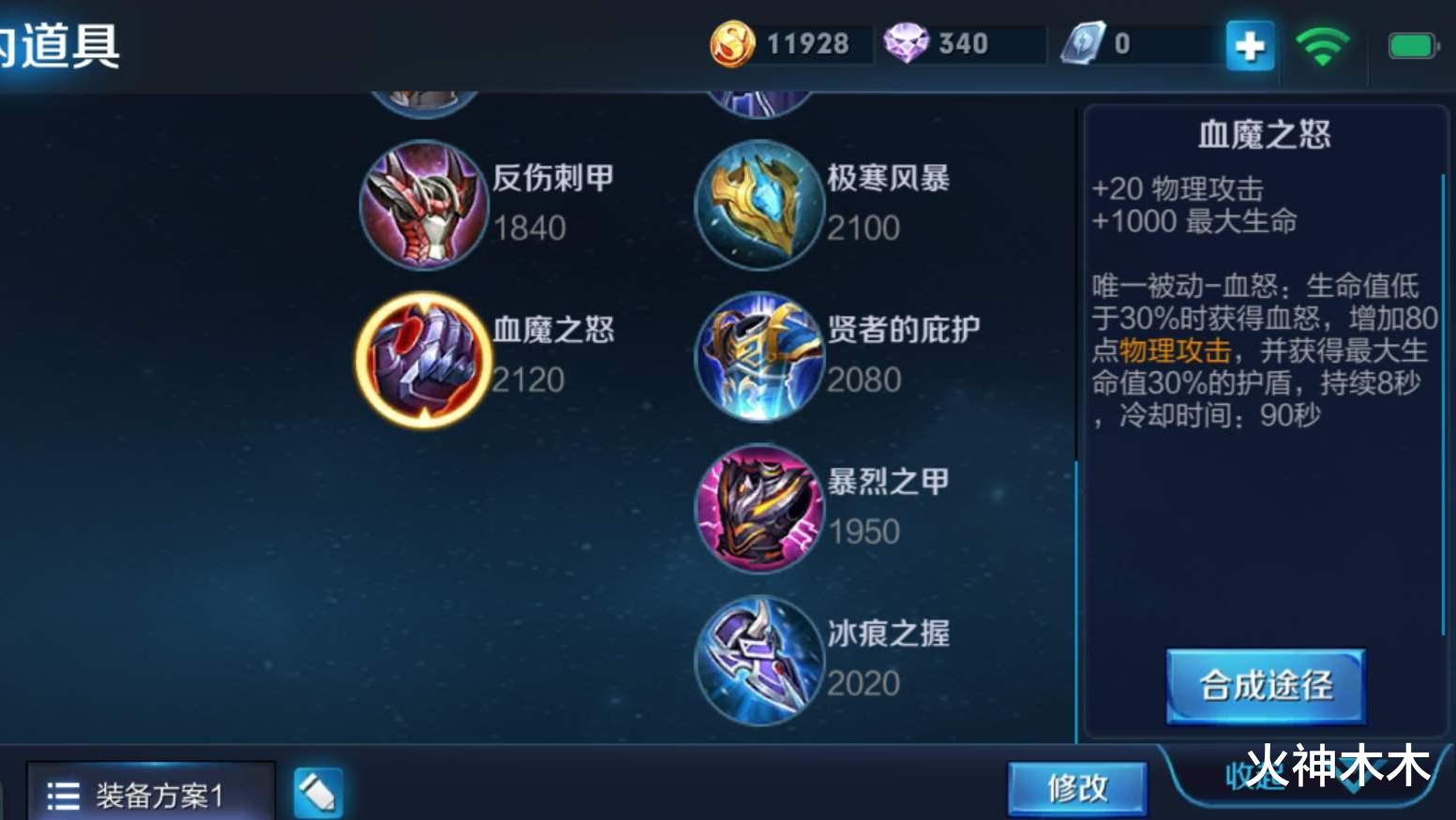Click the WiFi signal indicator
The height and width of the screenshot is (820, 1456).
click(x=1322, y=44)
